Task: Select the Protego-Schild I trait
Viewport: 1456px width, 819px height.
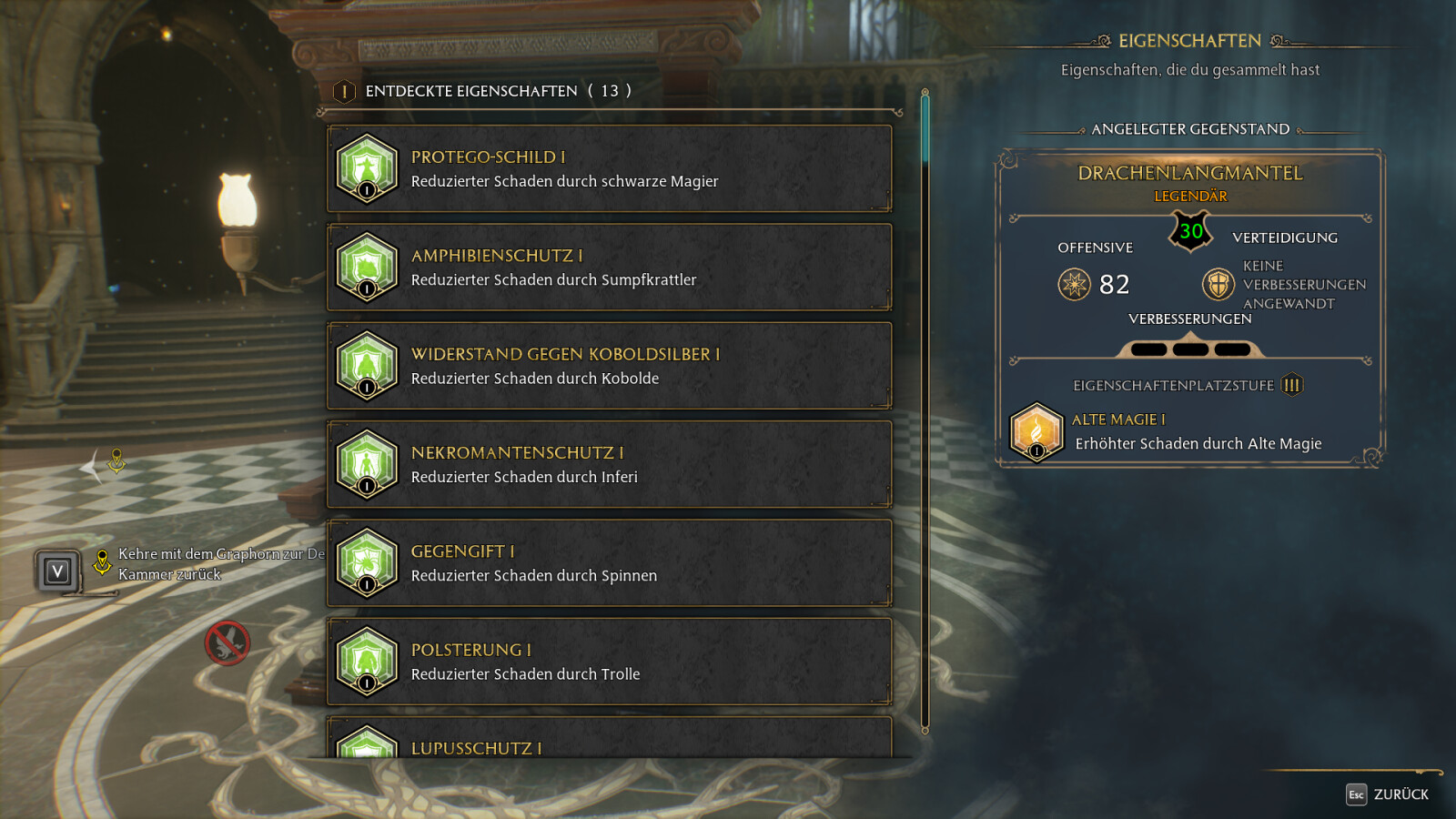Action: [609, 169]
